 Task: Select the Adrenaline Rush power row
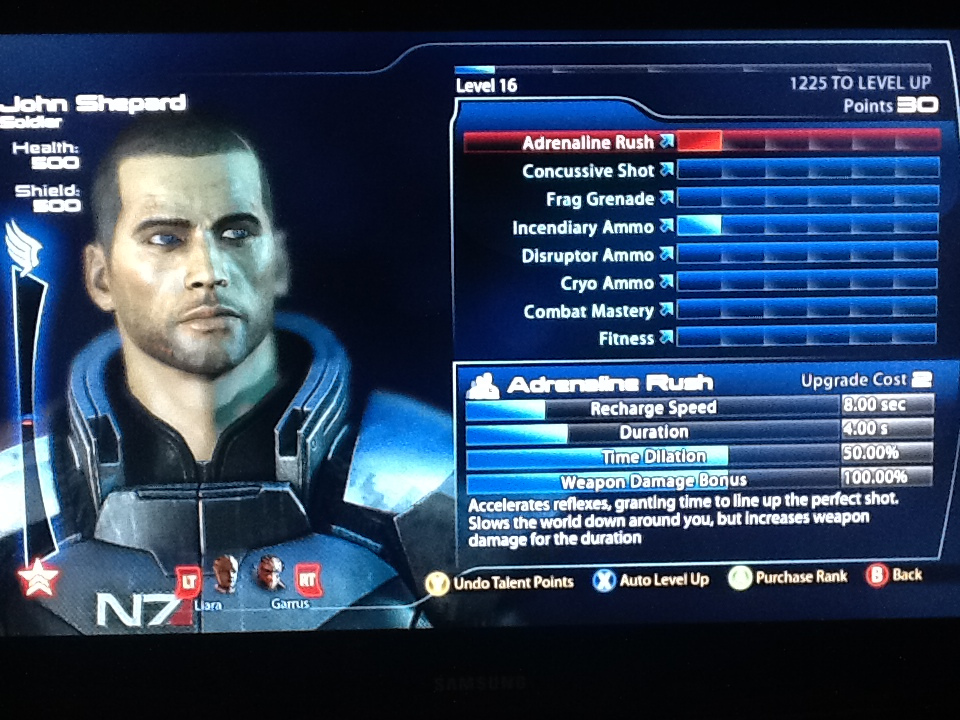pos(588,143)
